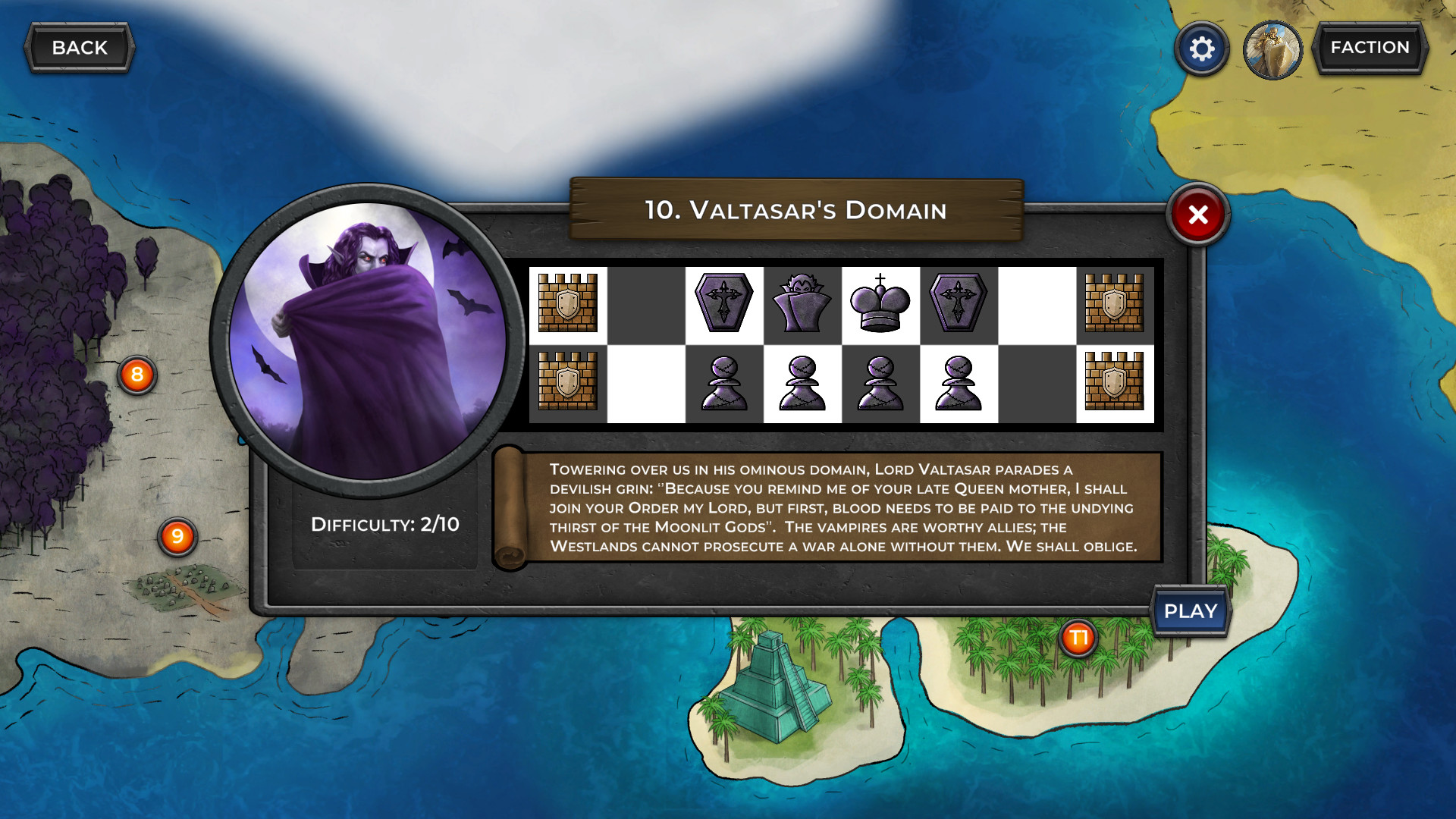Open the settings gear
1456x819 pixels.
point(1200,48)
